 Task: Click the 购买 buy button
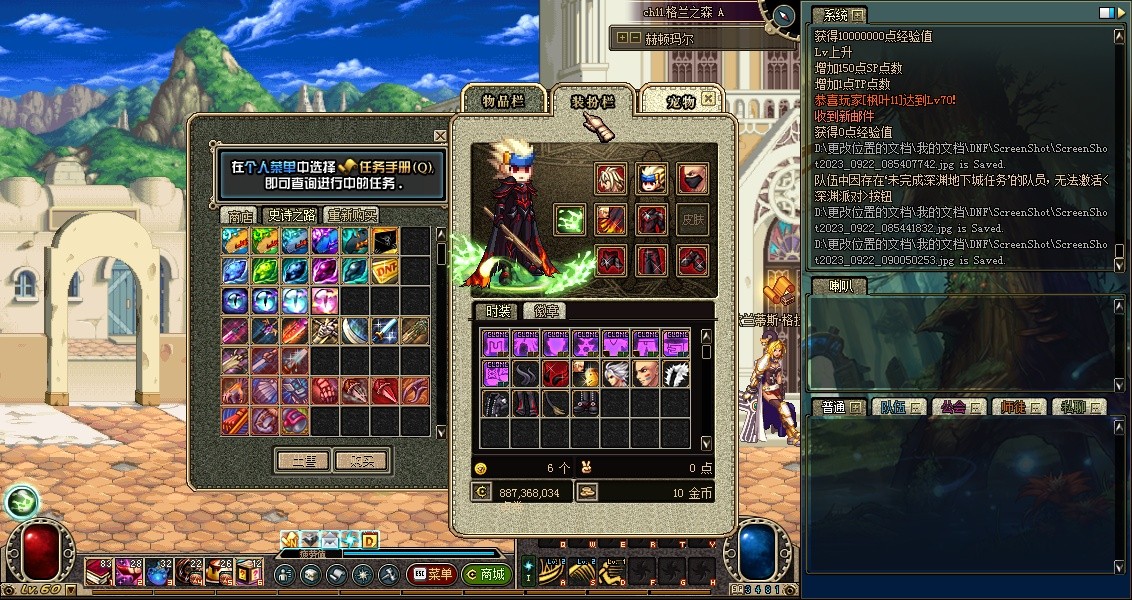point(361,461)
